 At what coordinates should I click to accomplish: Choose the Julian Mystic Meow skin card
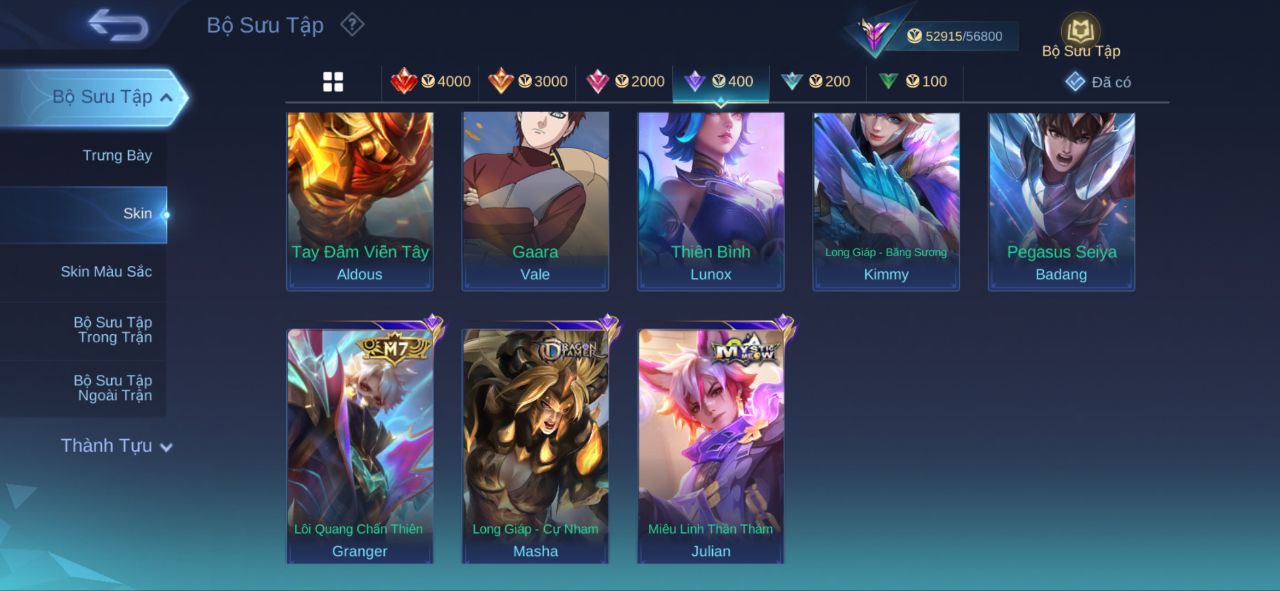pyautogui.click(x=711, y=445)
